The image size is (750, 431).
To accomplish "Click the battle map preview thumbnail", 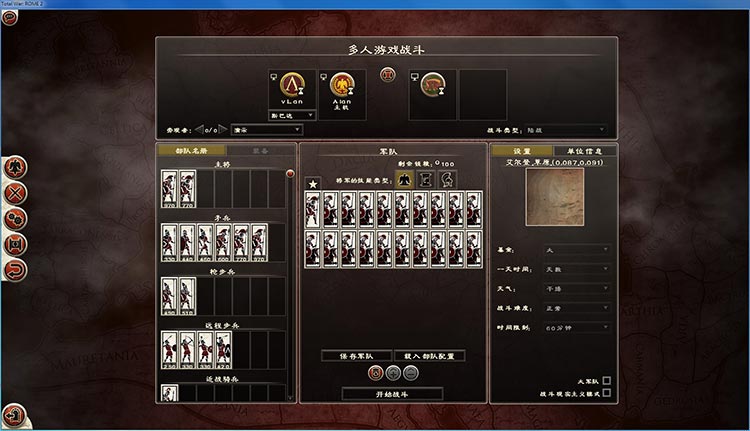I will pyautogui.click(x=555, y=196).
